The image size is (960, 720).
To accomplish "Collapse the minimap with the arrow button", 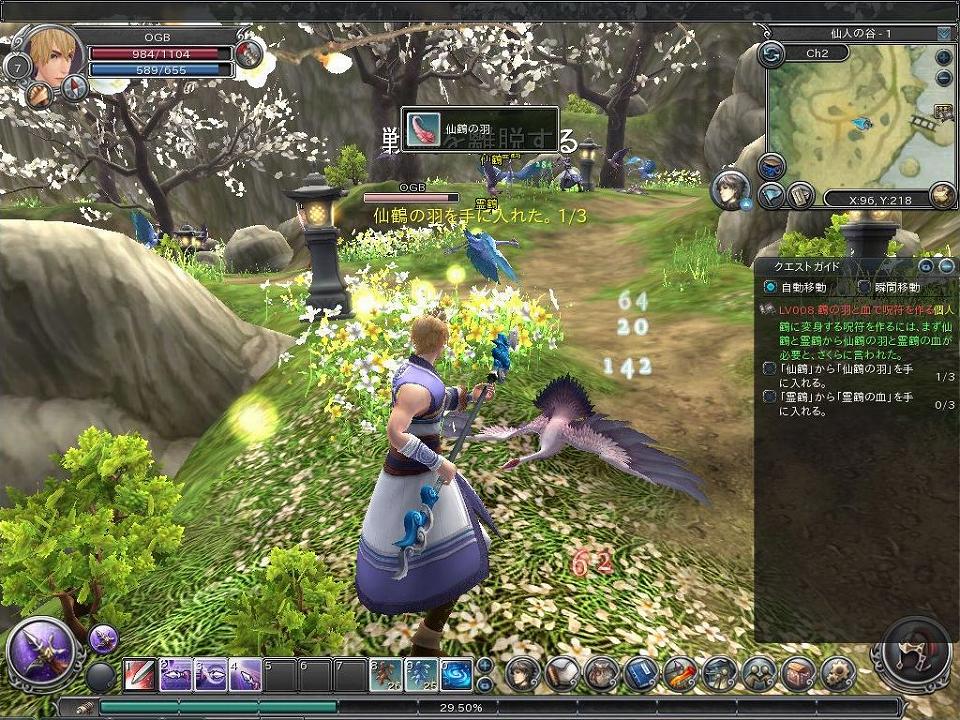I will pos(944,33).
